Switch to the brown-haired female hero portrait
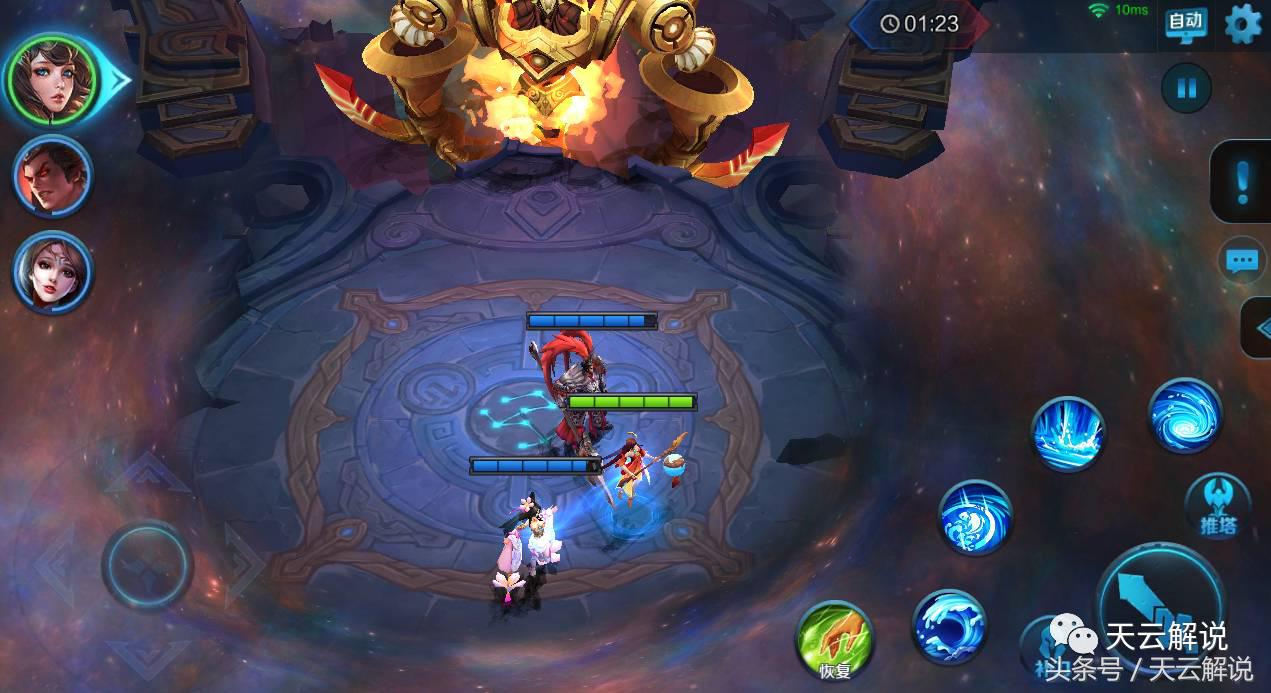Image resolution: width=1271 pixels, height=693 pixels. point(52,271)
